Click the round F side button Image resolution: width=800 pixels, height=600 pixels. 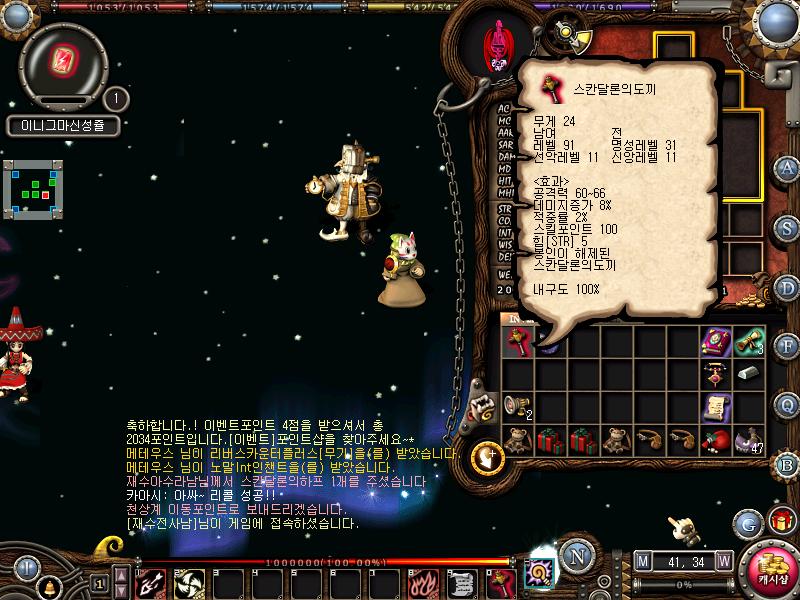click(787, 345)
